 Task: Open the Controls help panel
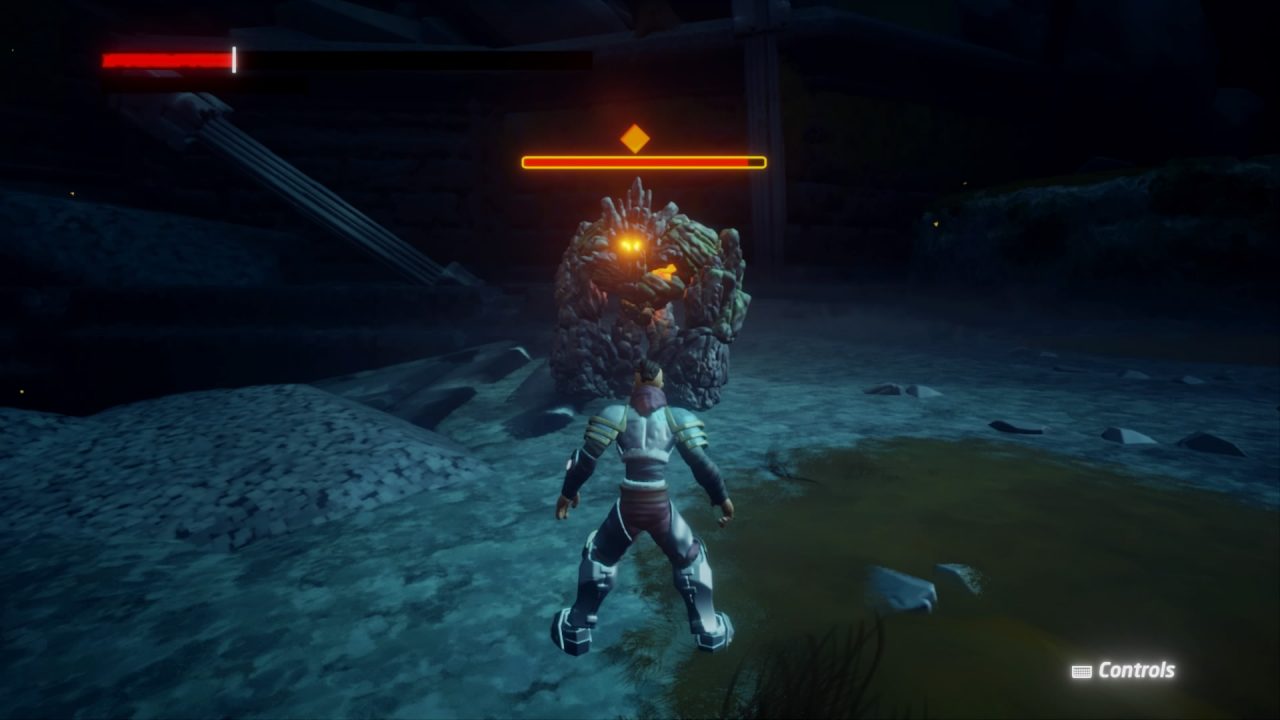(x=1124, y=671)
